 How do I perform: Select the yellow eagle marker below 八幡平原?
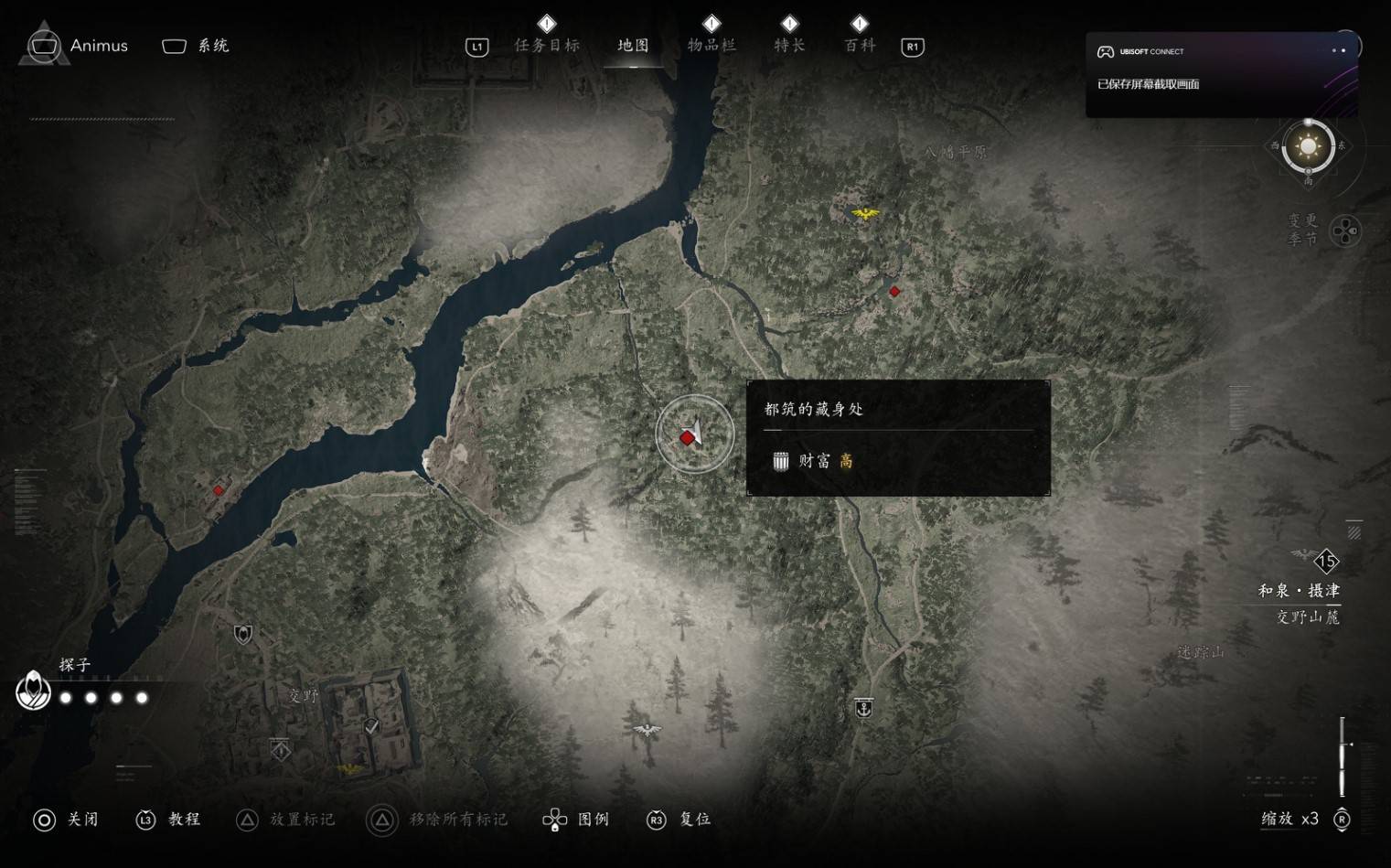click(x=864, y=214)
